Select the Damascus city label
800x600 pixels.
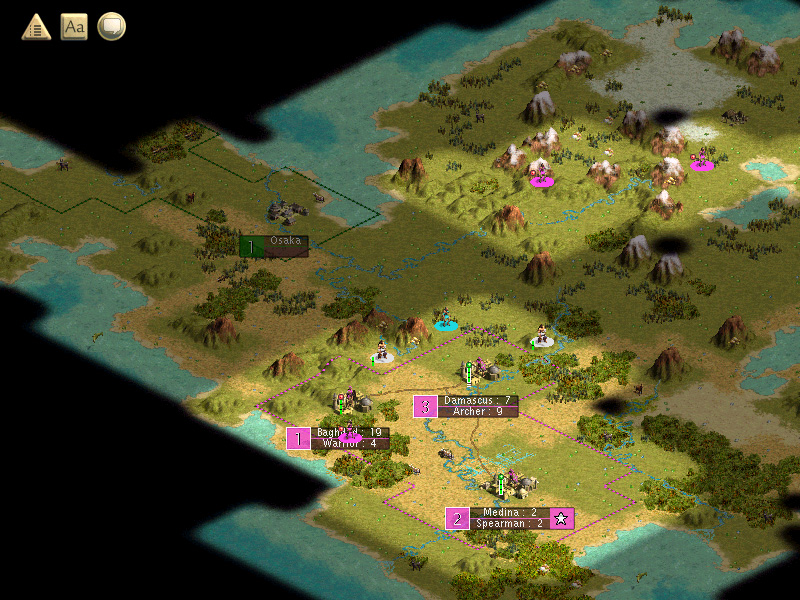478,400
